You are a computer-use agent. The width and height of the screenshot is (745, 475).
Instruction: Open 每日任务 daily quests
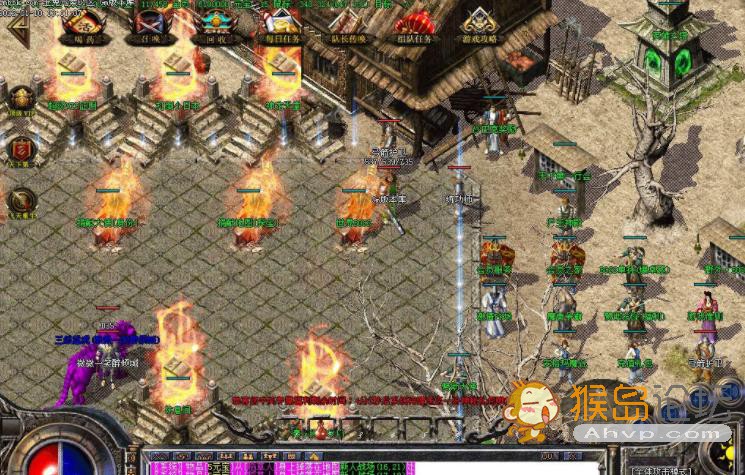tap(282, 26)
